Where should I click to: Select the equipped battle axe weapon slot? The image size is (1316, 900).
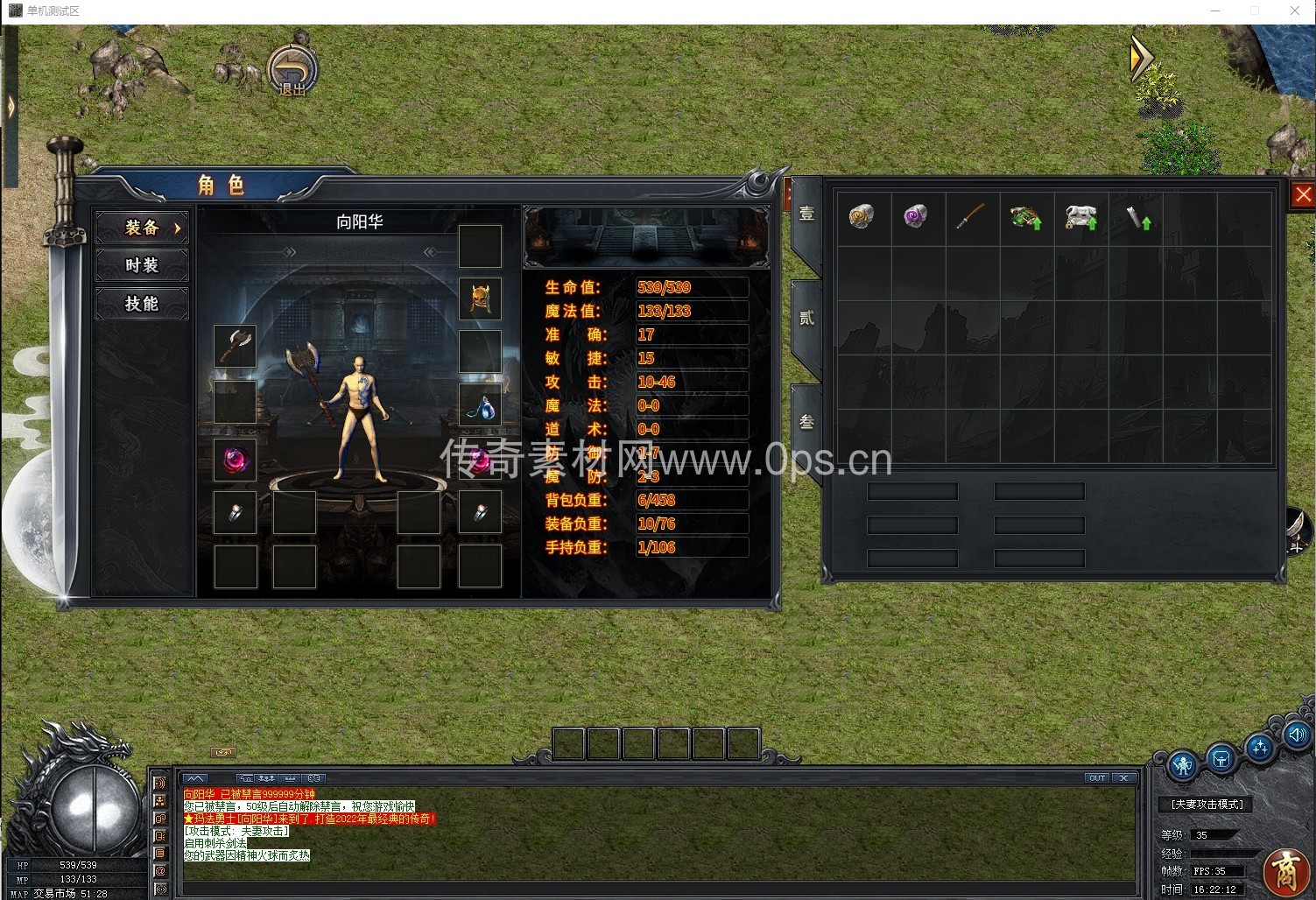tap(235, 345)
